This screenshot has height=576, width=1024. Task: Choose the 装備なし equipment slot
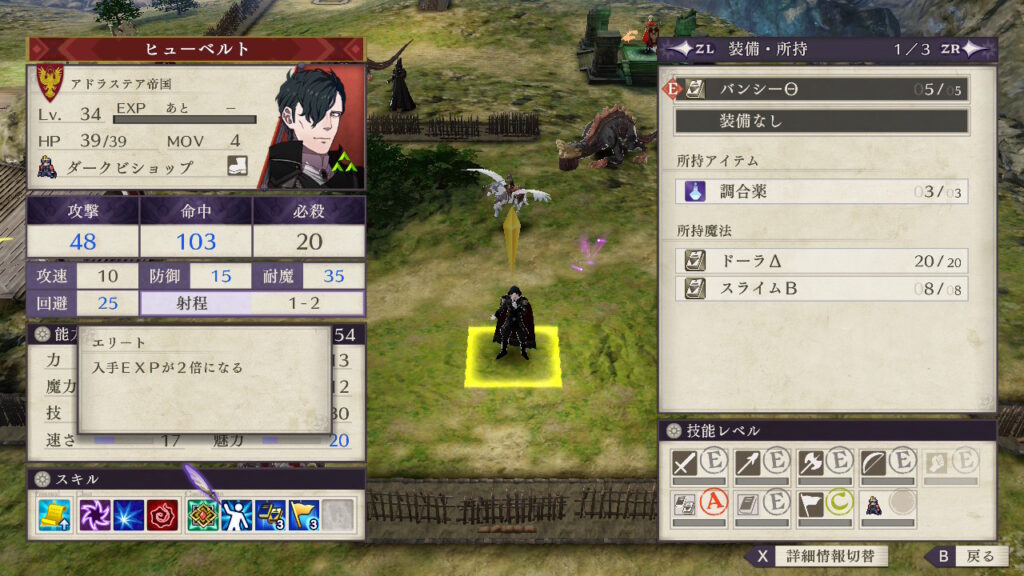coord(821,121)
